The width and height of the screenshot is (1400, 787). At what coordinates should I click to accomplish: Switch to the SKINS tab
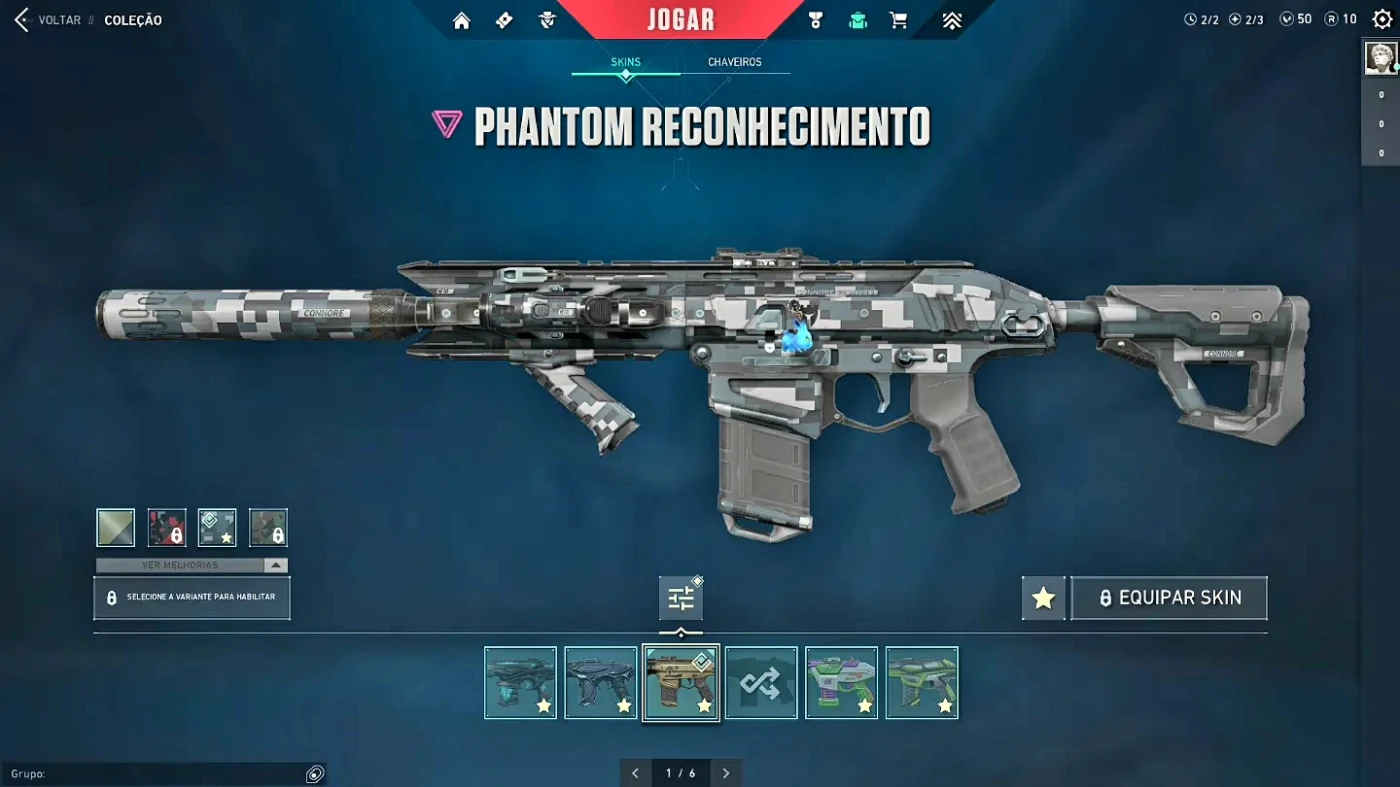[x=625, y=61]
